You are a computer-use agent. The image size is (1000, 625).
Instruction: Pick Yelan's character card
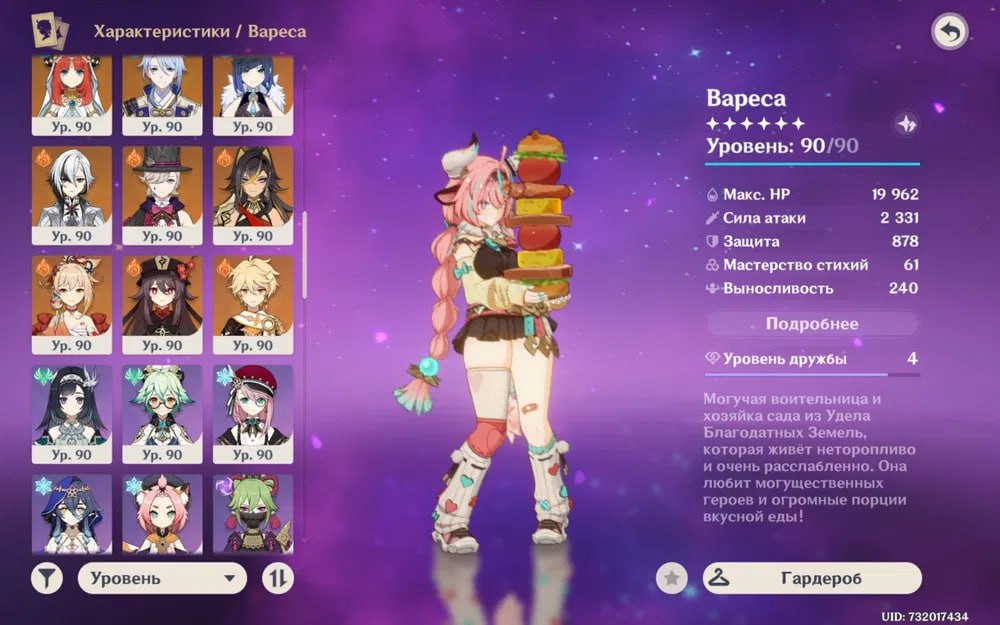click(253, 94)
